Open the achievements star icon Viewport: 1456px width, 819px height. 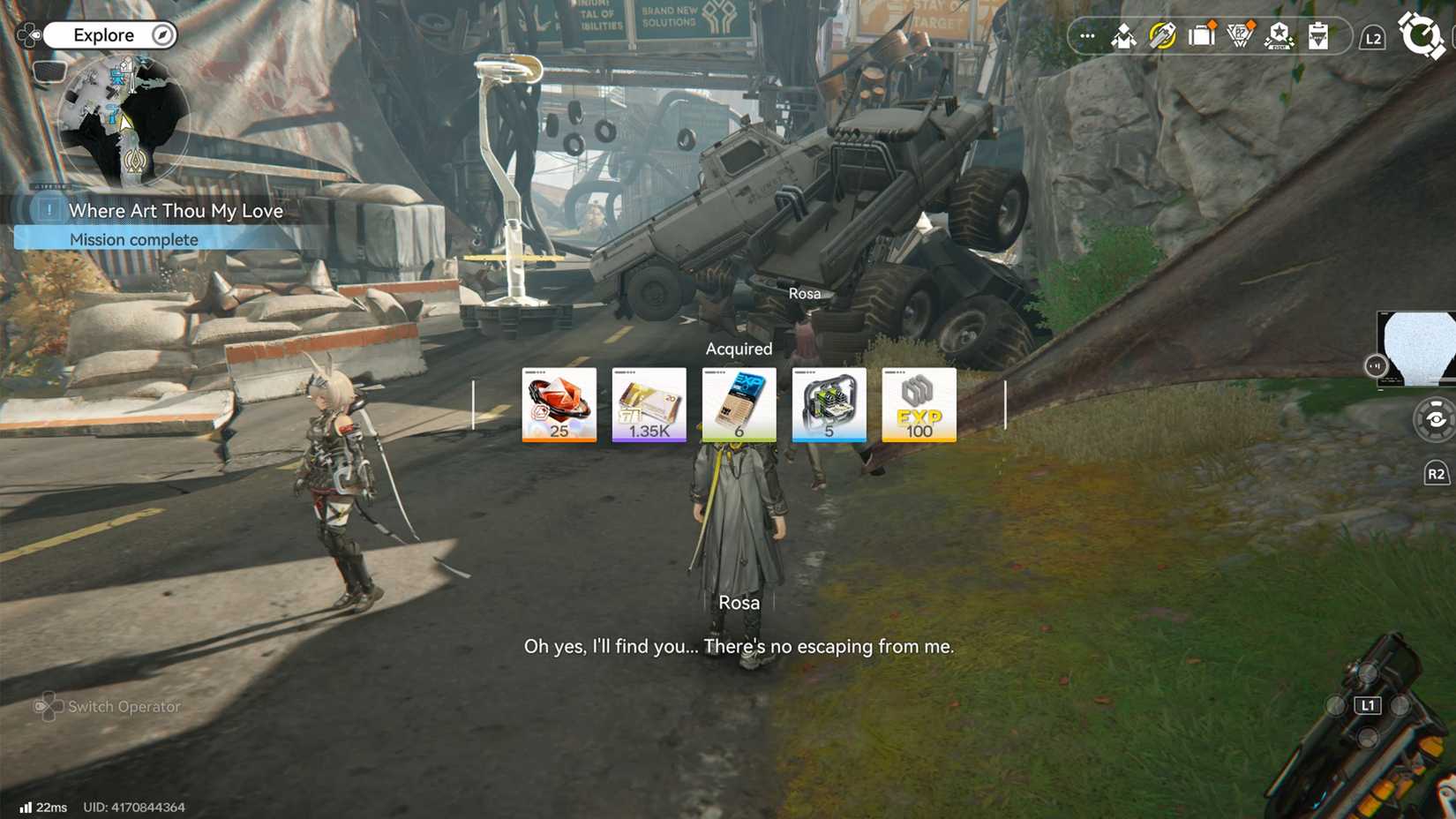pyautogui.click(x=1280, y=36)
